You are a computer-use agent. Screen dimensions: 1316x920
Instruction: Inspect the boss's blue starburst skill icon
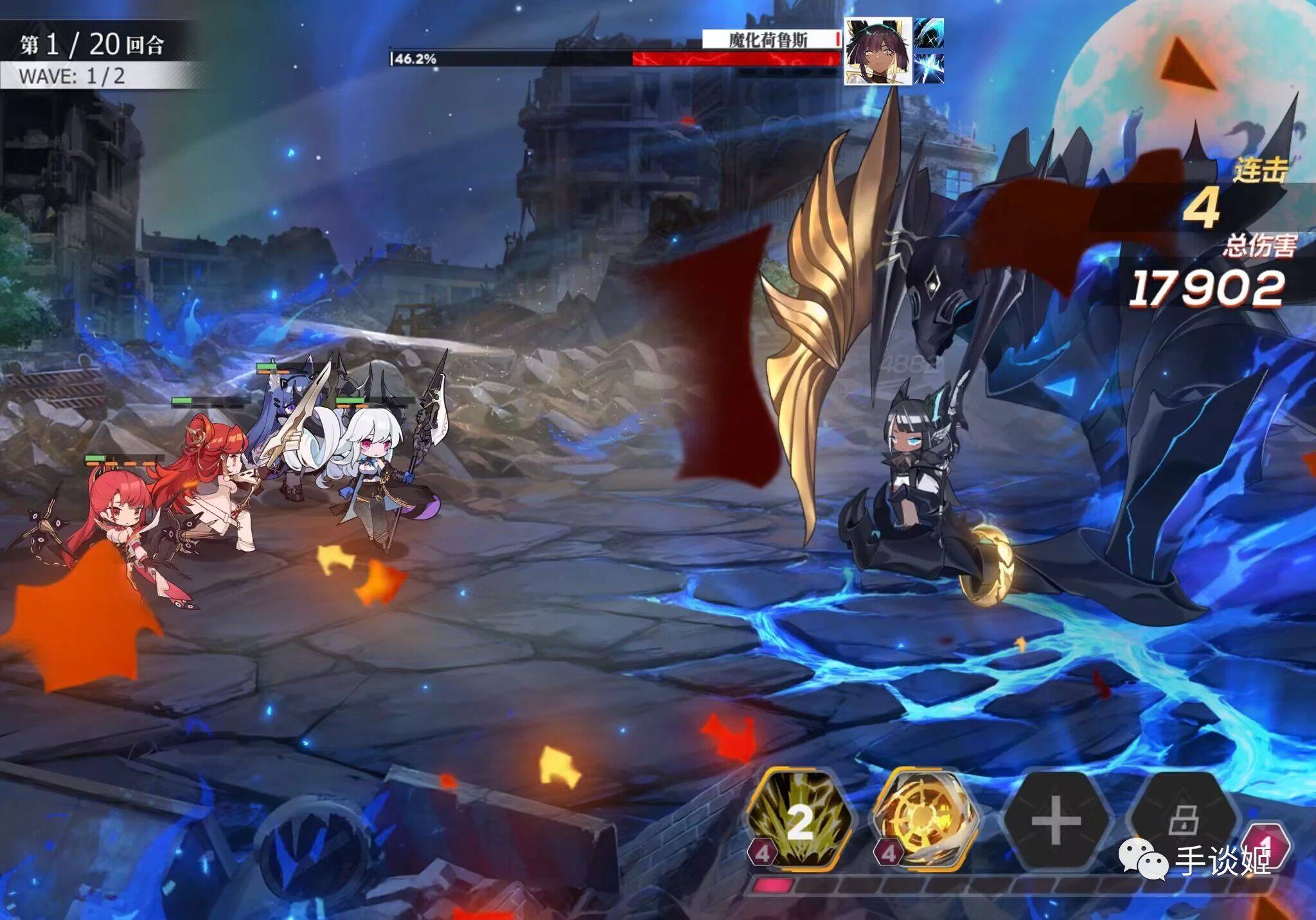click(x=929, y=68)
